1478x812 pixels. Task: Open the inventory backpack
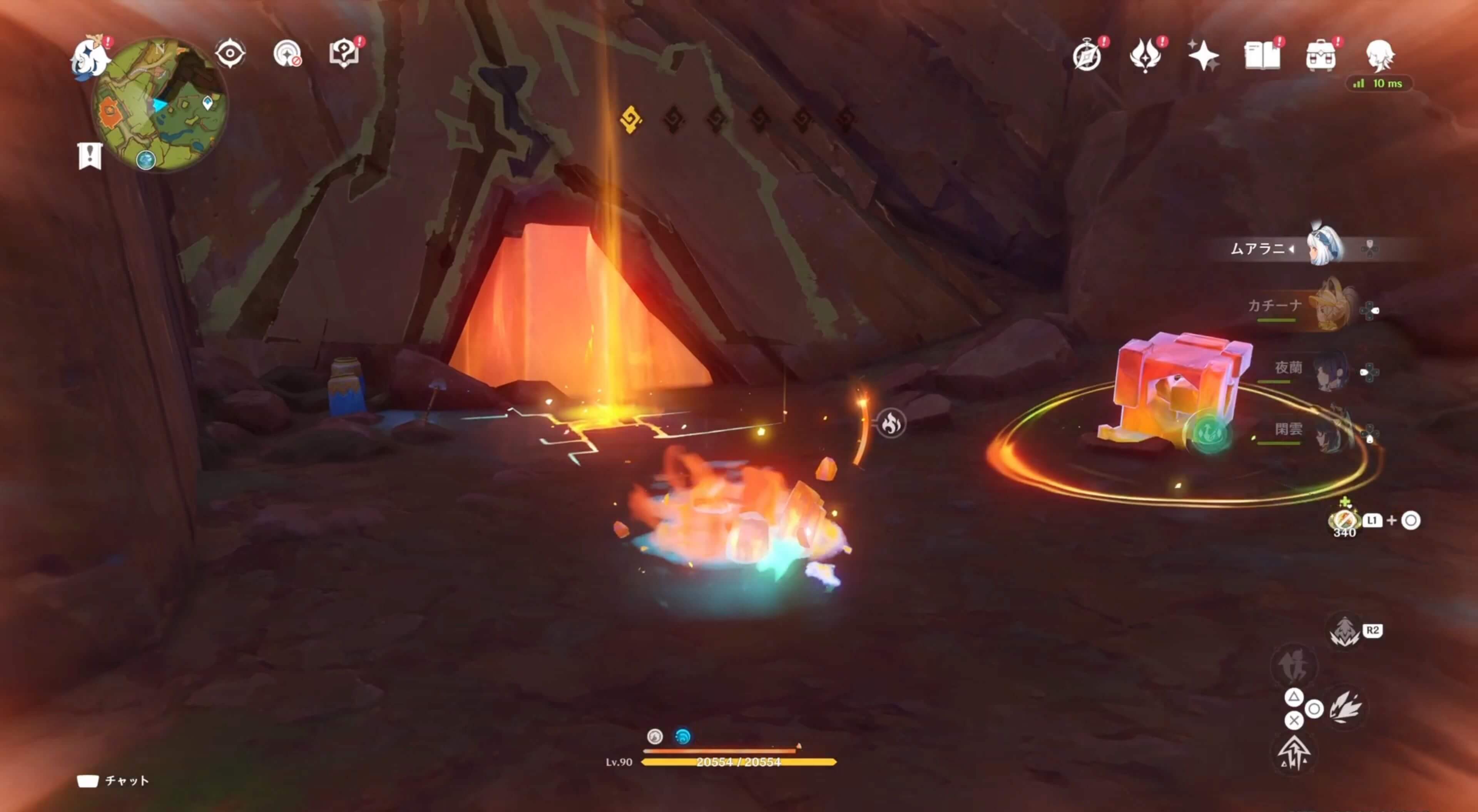click(1320, 56)
